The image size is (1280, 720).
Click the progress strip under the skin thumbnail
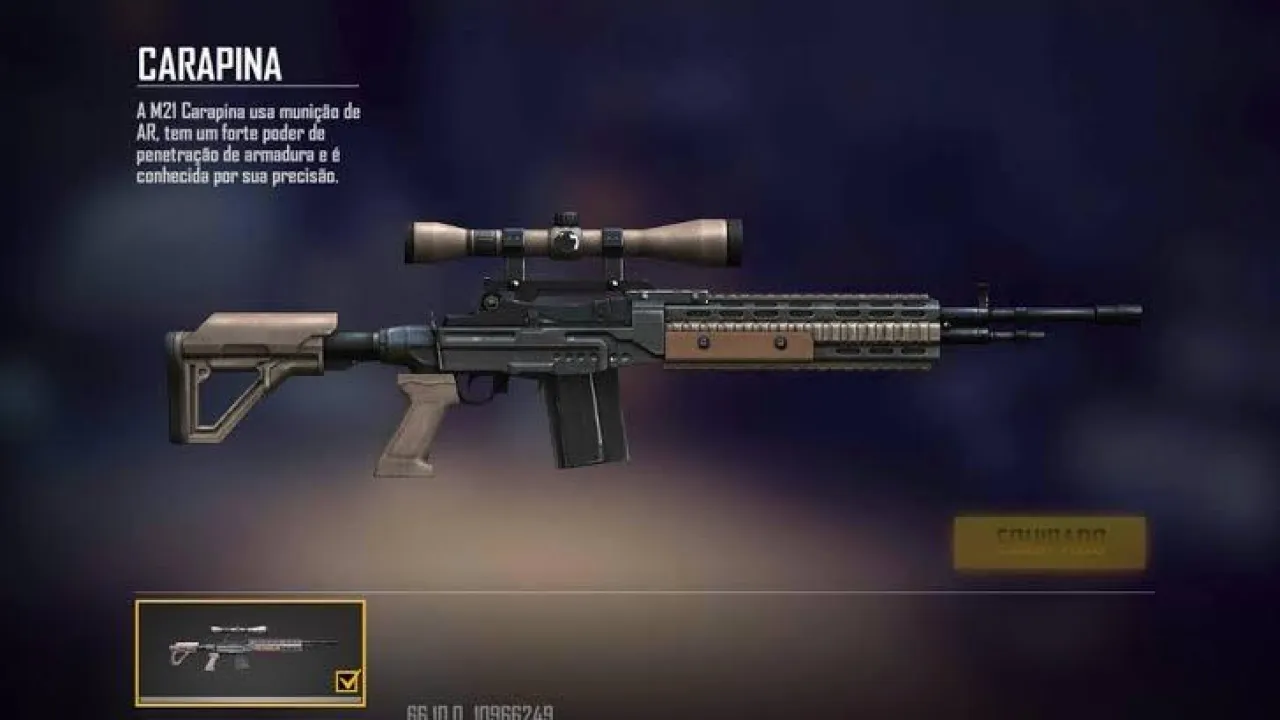tap(250, 698)
